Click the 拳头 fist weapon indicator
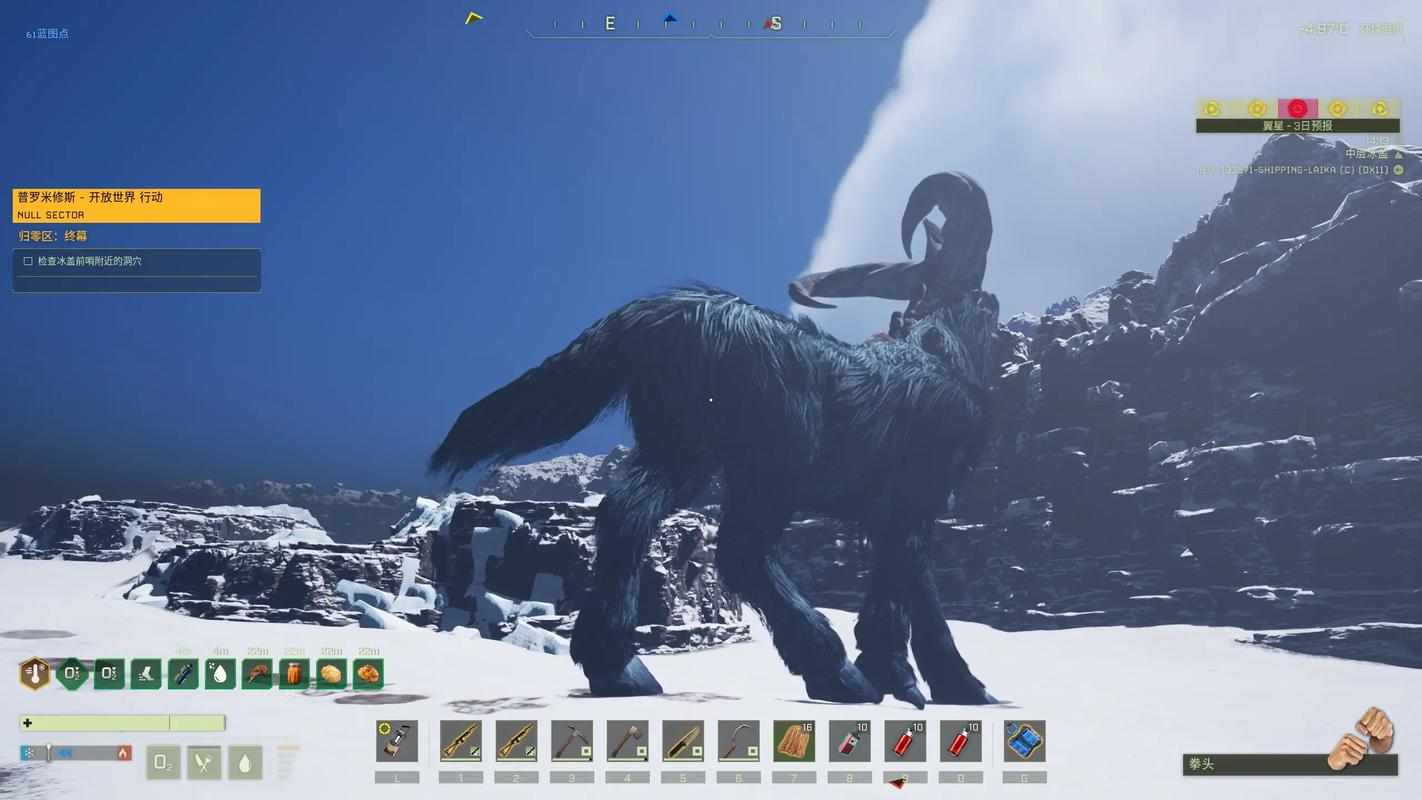 [1290, 764]
